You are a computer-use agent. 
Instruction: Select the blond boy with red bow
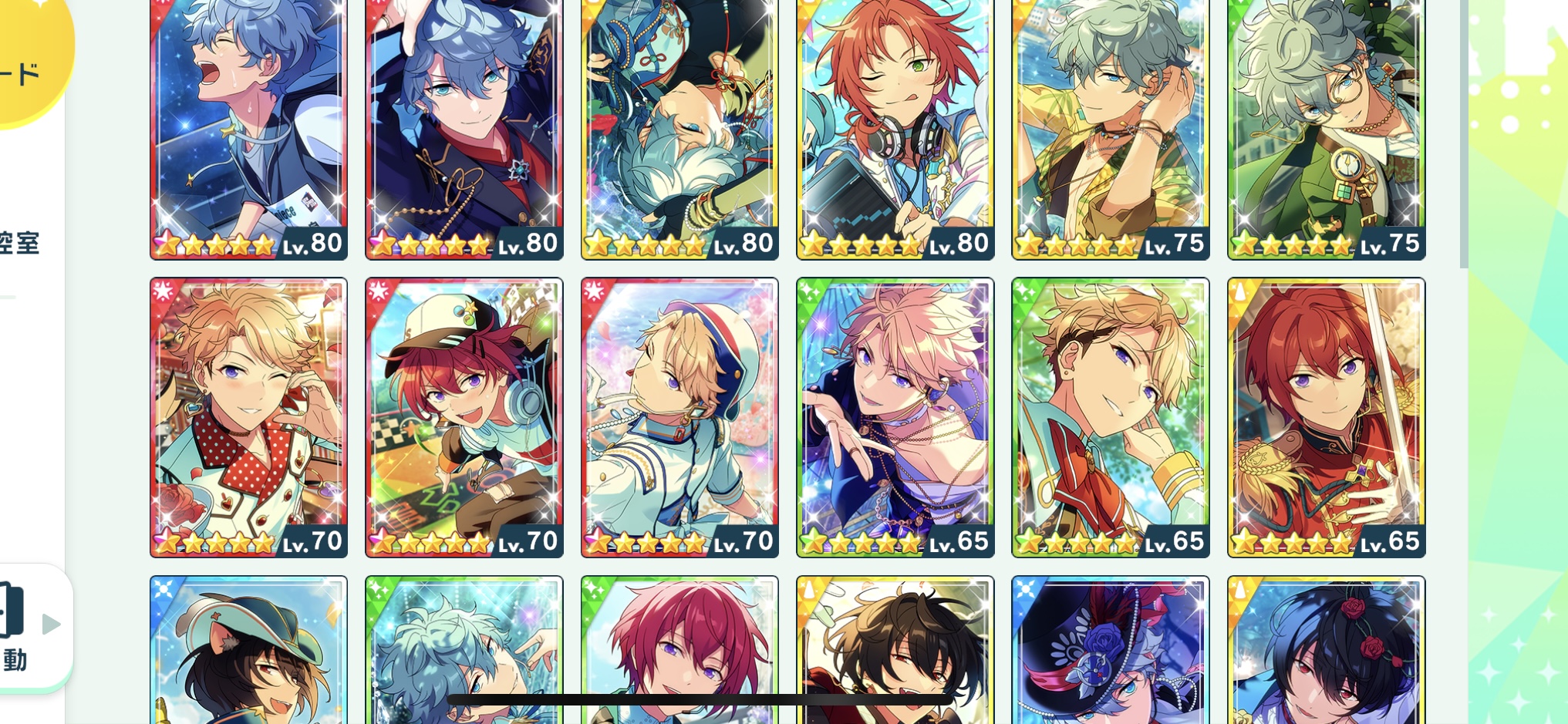tap(1110, 416)
